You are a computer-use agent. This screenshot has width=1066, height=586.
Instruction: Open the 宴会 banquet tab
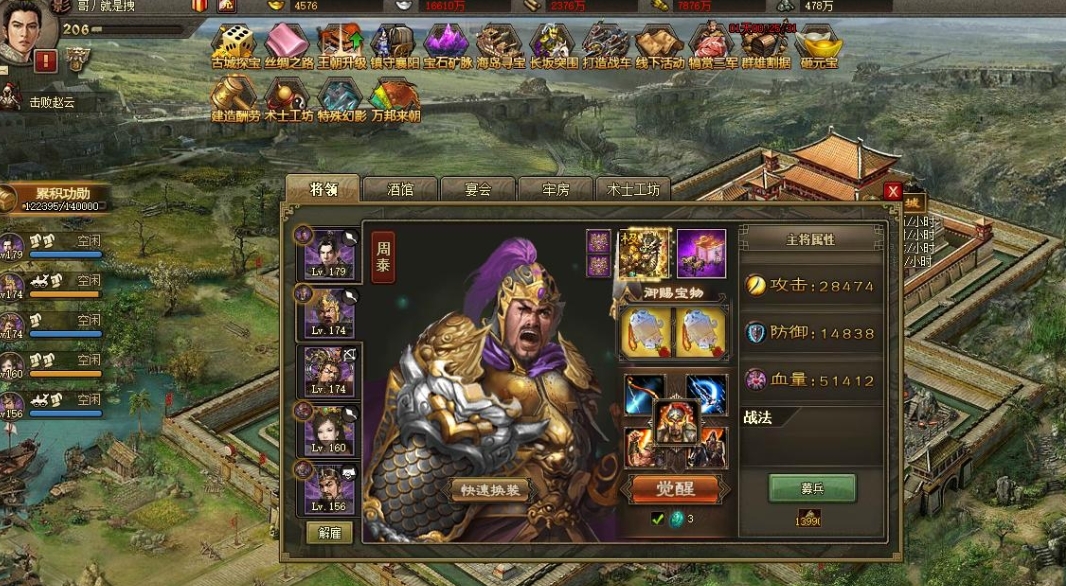pyautogui.click(x=478, y=189)
